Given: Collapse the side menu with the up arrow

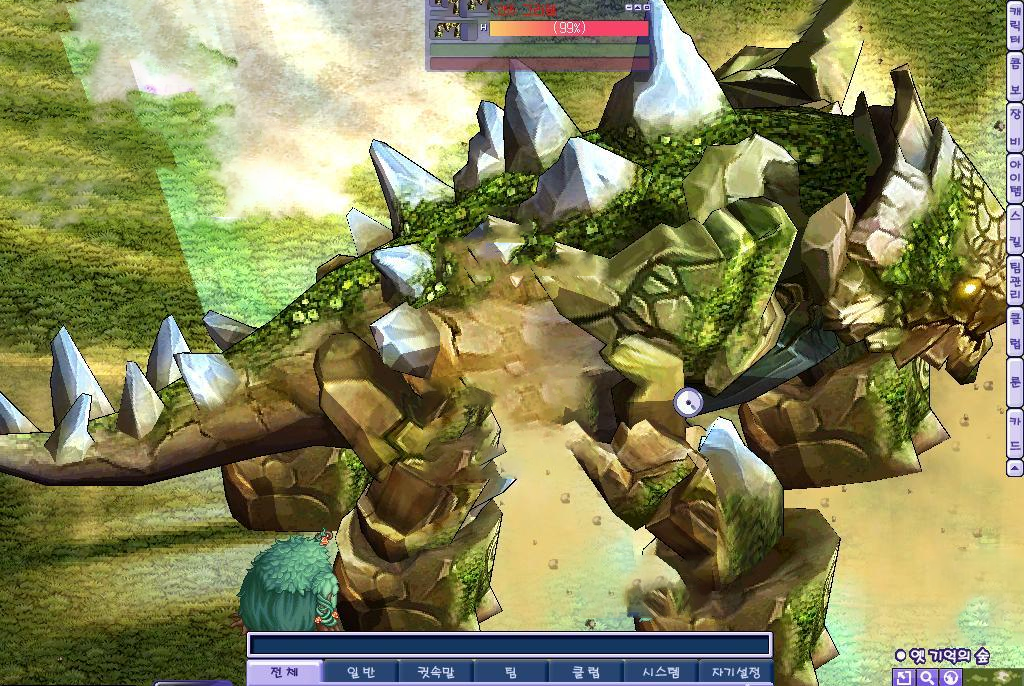Looking at the screenshot, I should coord(1015,467).
